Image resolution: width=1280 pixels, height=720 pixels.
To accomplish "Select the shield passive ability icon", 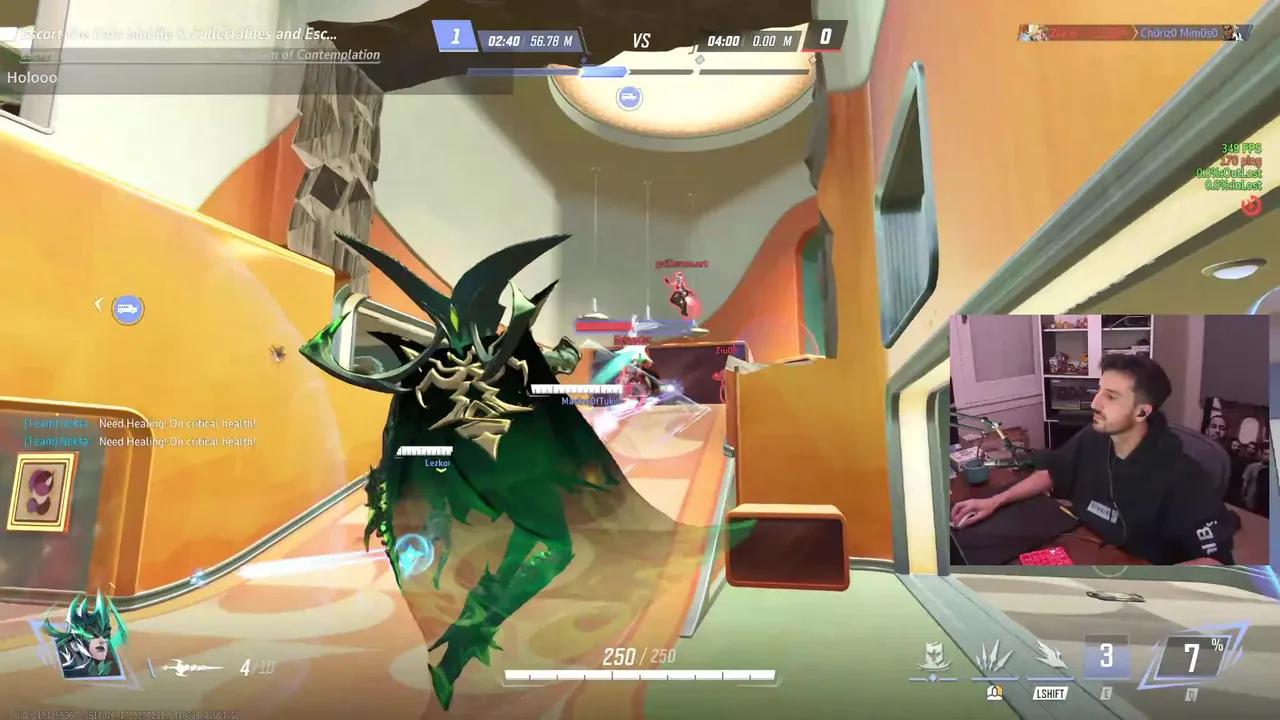I will (935, 656).
